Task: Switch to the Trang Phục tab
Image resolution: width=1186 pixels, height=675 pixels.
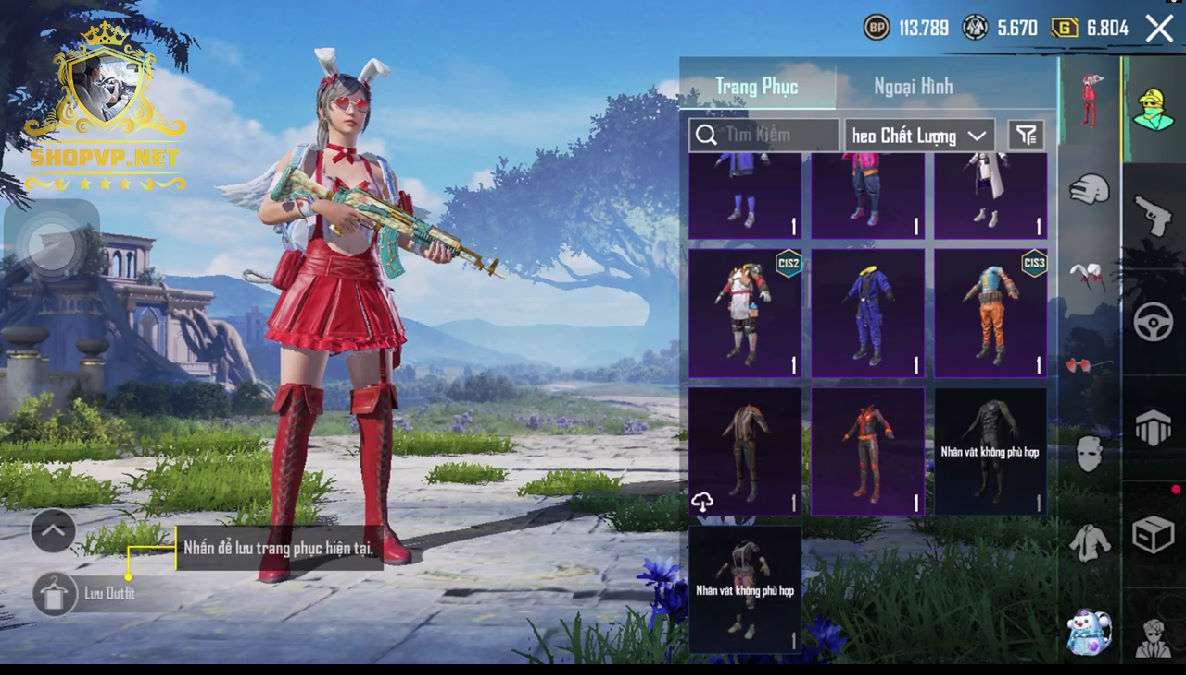Action: click(x=757, y=86)
